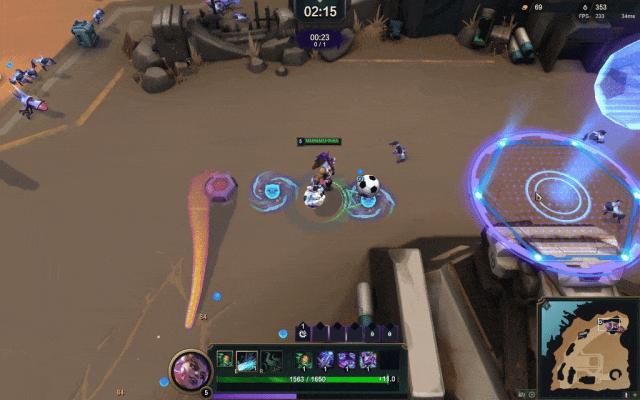Use the green orb item in the inventory
640x400 pixels.
tap(303, 360)
